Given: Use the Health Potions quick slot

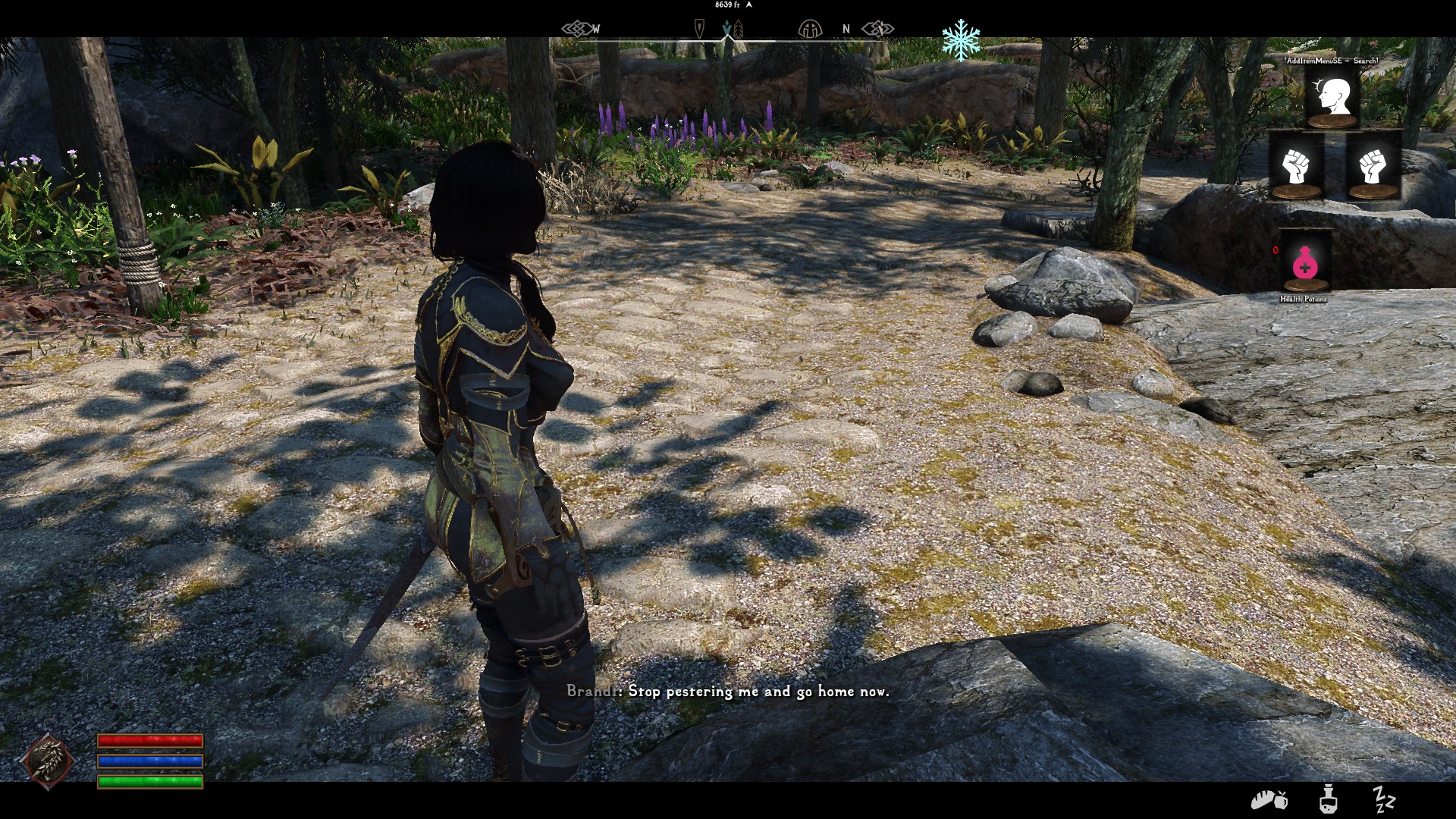Looking at the screenshot, I should [x=1304, y=262].
